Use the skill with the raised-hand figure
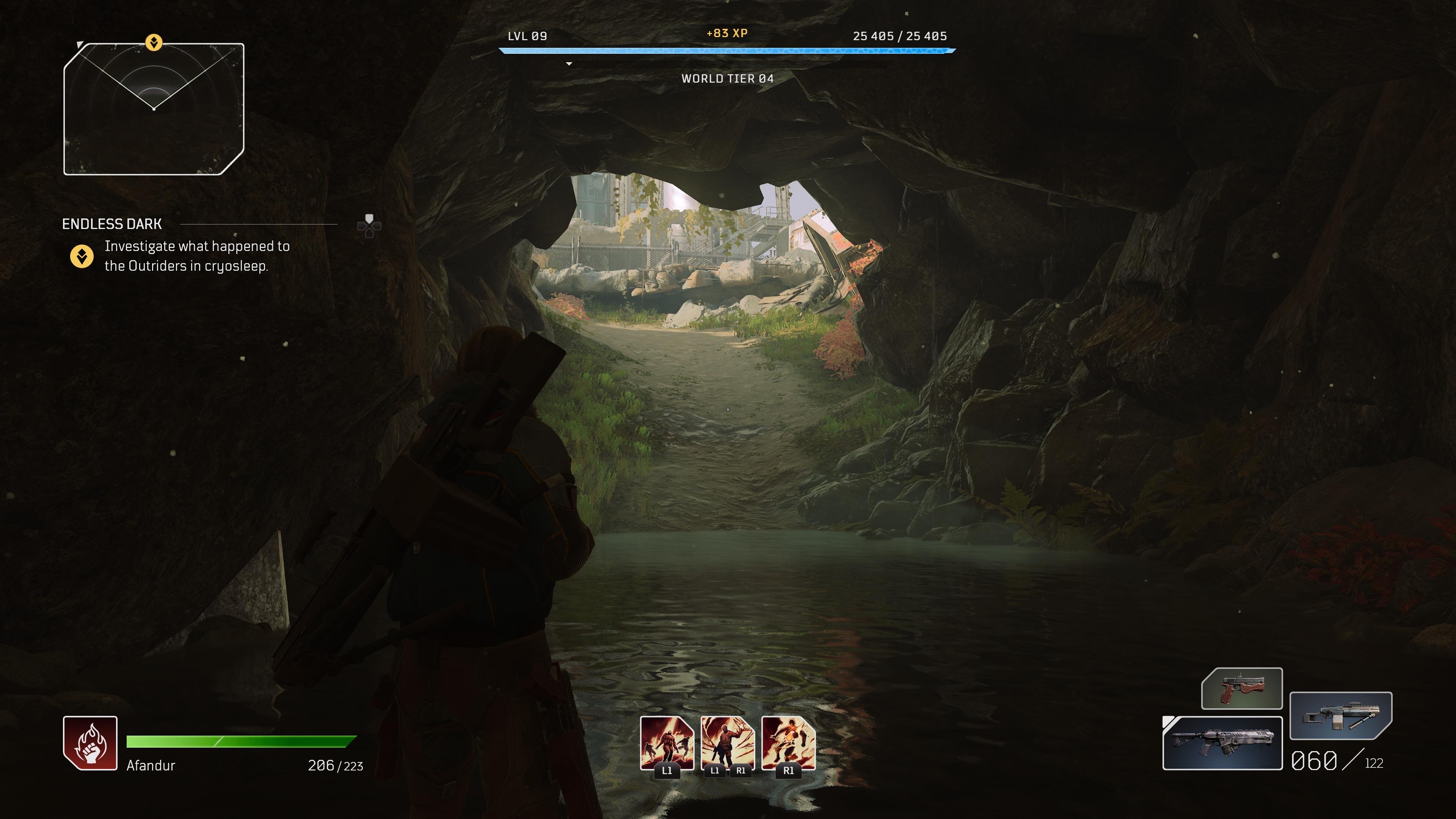The width and height of the screenshot is (1456, 819). [x=728, y=743]
